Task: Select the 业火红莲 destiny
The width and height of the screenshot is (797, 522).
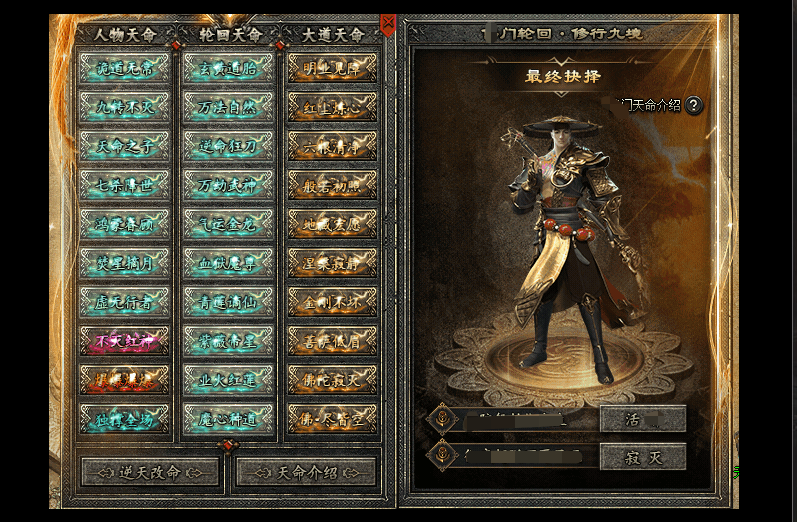Action: click(x=229, y=379)
